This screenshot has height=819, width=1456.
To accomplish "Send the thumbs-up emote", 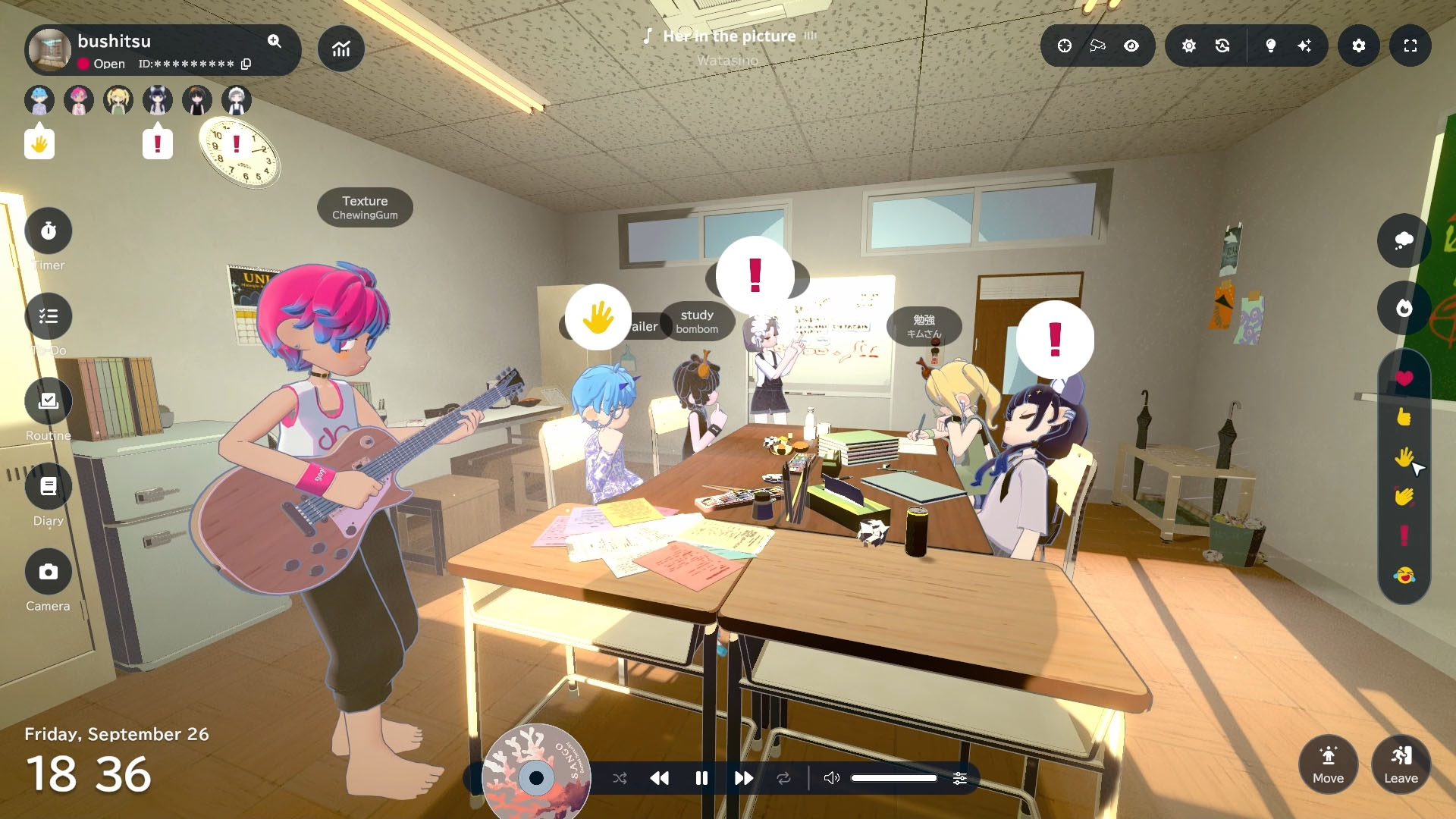I will pyautogui.click(x=1404, y=417).
